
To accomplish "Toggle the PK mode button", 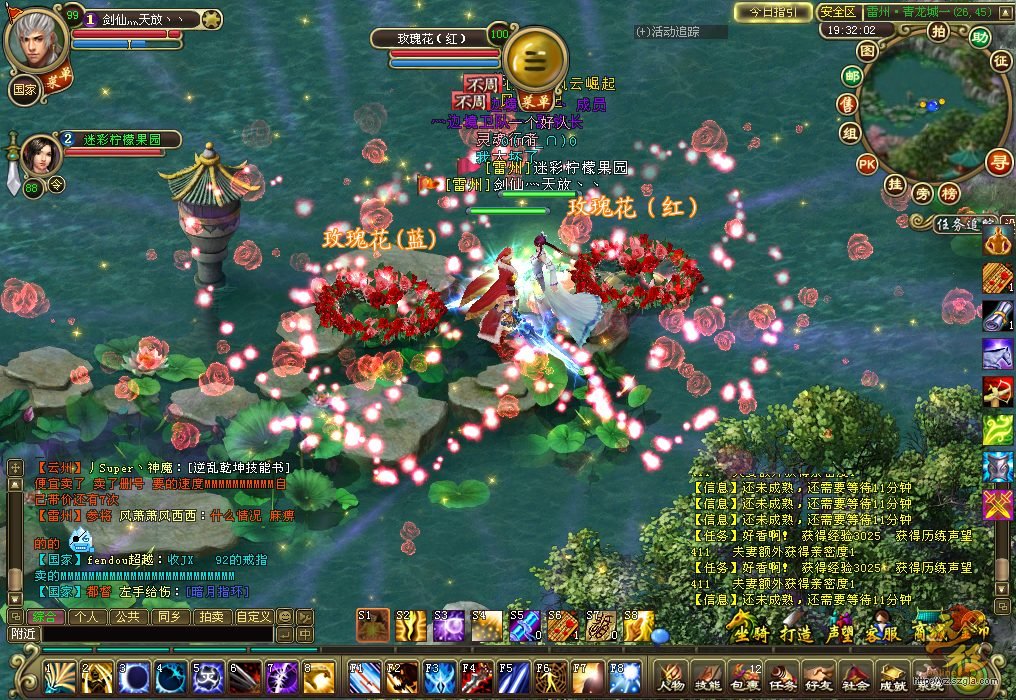I will click(866, 163).
